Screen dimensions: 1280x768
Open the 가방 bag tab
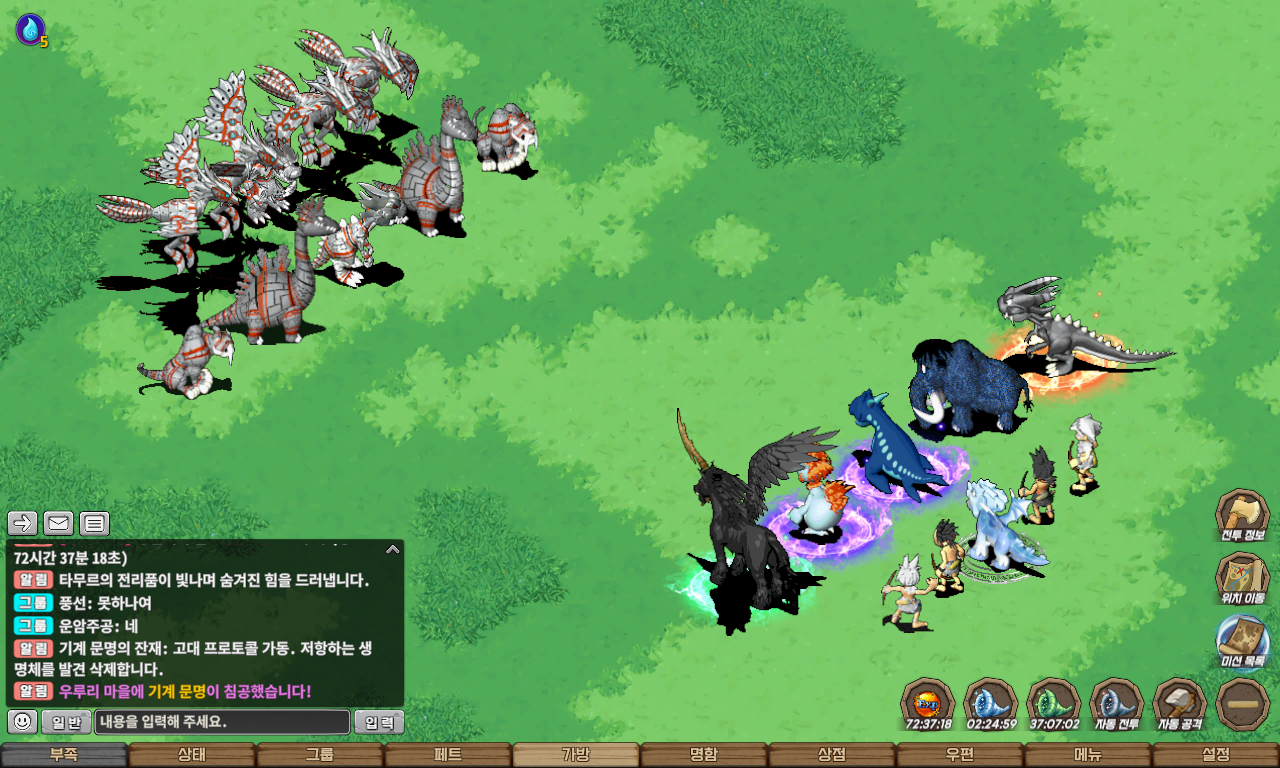pyautogui.click(x=576, y=755)
